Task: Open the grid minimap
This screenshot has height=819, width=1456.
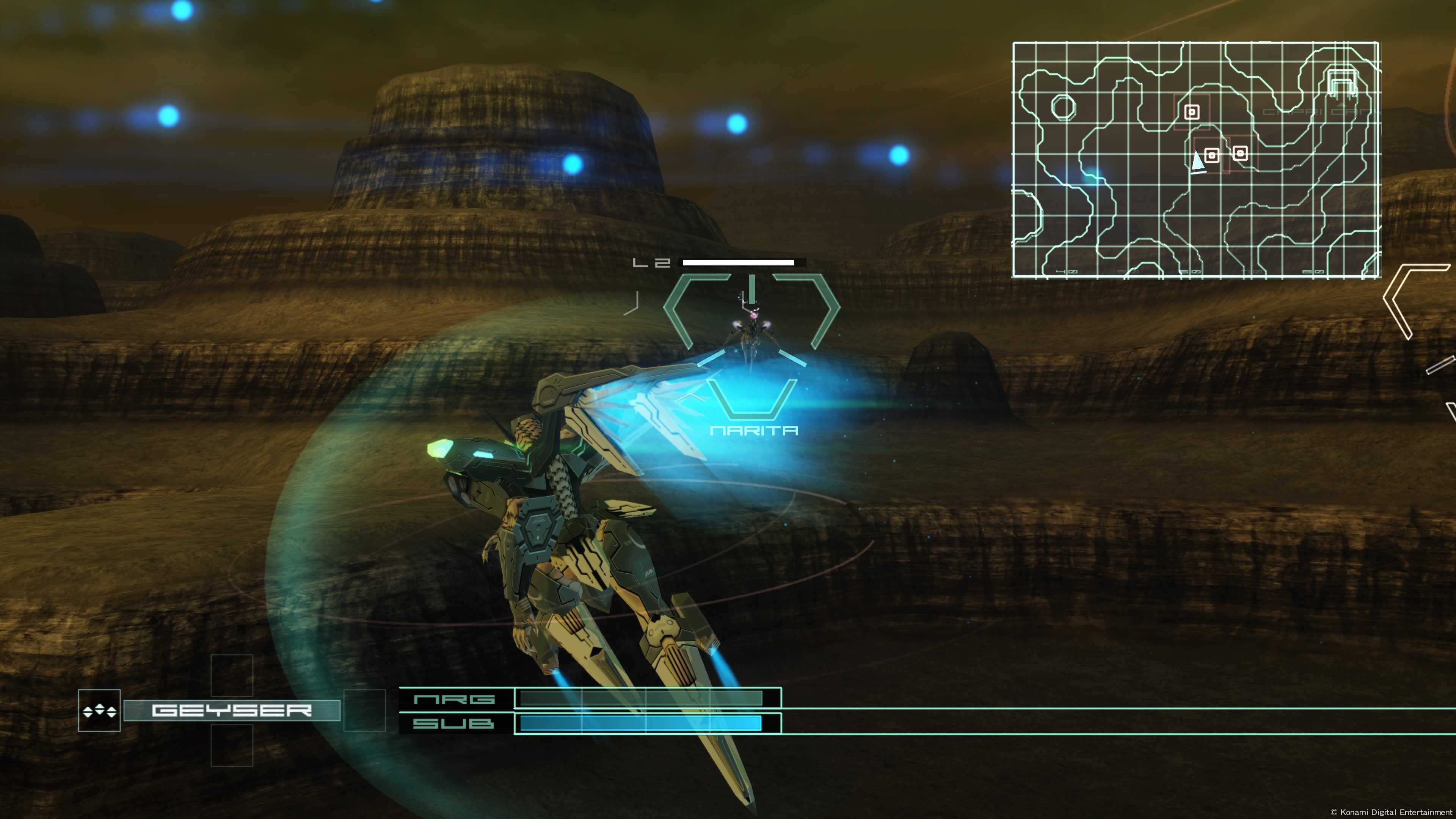Action: pyautogui.click(x=1196, y=159)
